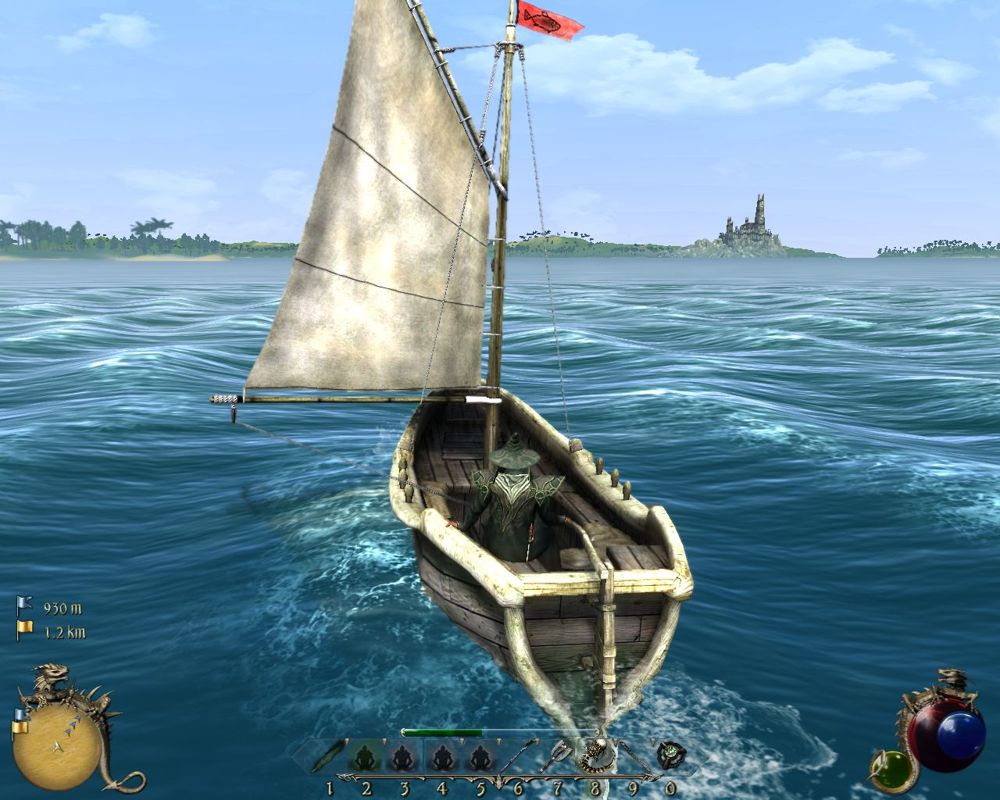This screenshot has height=800, width=1000.
Task: Open the round dragon-framed minimap
Action: (58, 742)
